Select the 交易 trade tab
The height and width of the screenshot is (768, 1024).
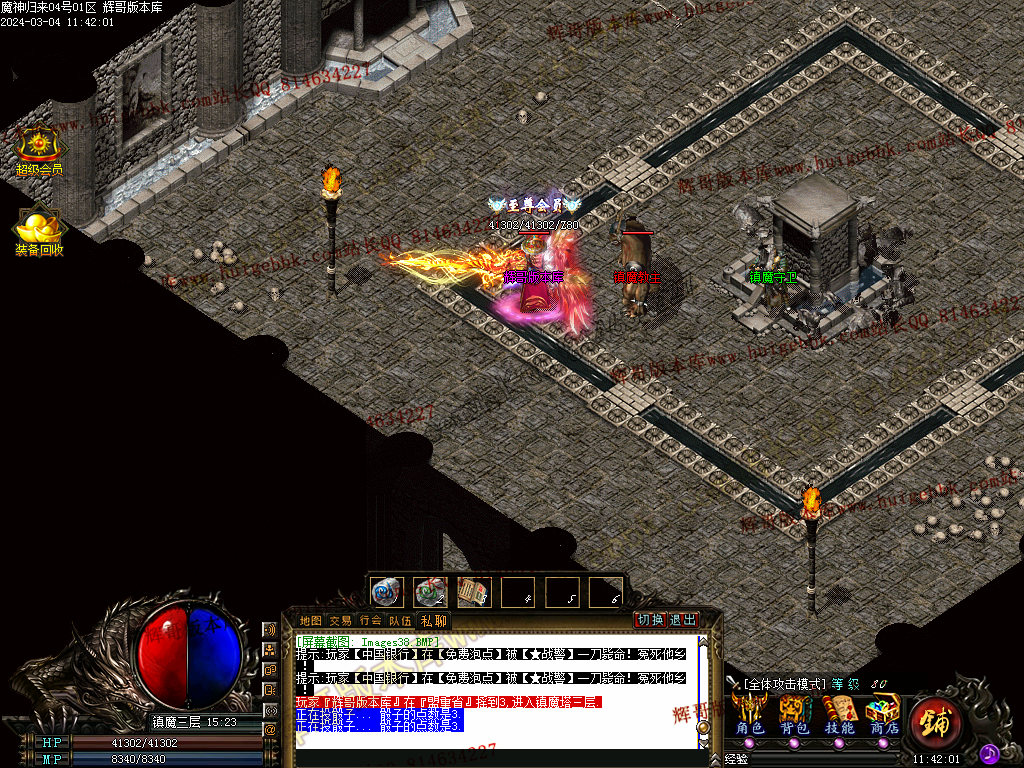[340, 620]
